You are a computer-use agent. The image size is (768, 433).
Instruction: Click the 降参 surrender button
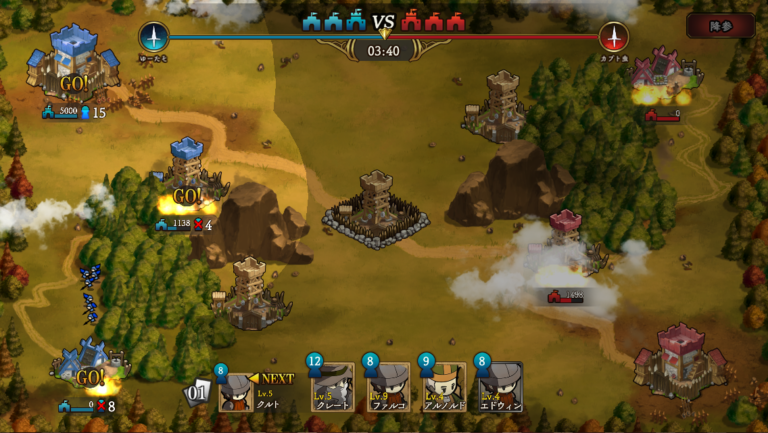coord(720,26)
